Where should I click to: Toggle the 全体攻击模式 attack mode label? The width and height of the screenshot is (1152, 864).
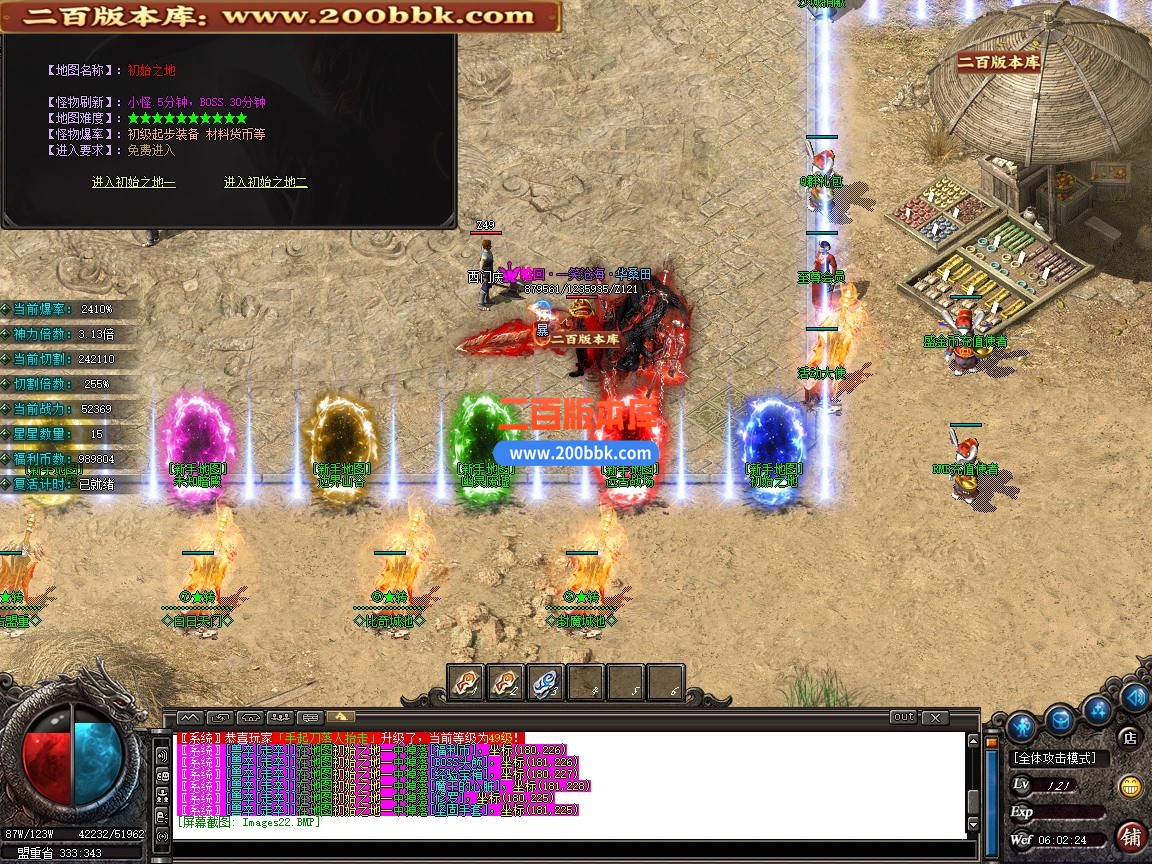coord(1054,758)
